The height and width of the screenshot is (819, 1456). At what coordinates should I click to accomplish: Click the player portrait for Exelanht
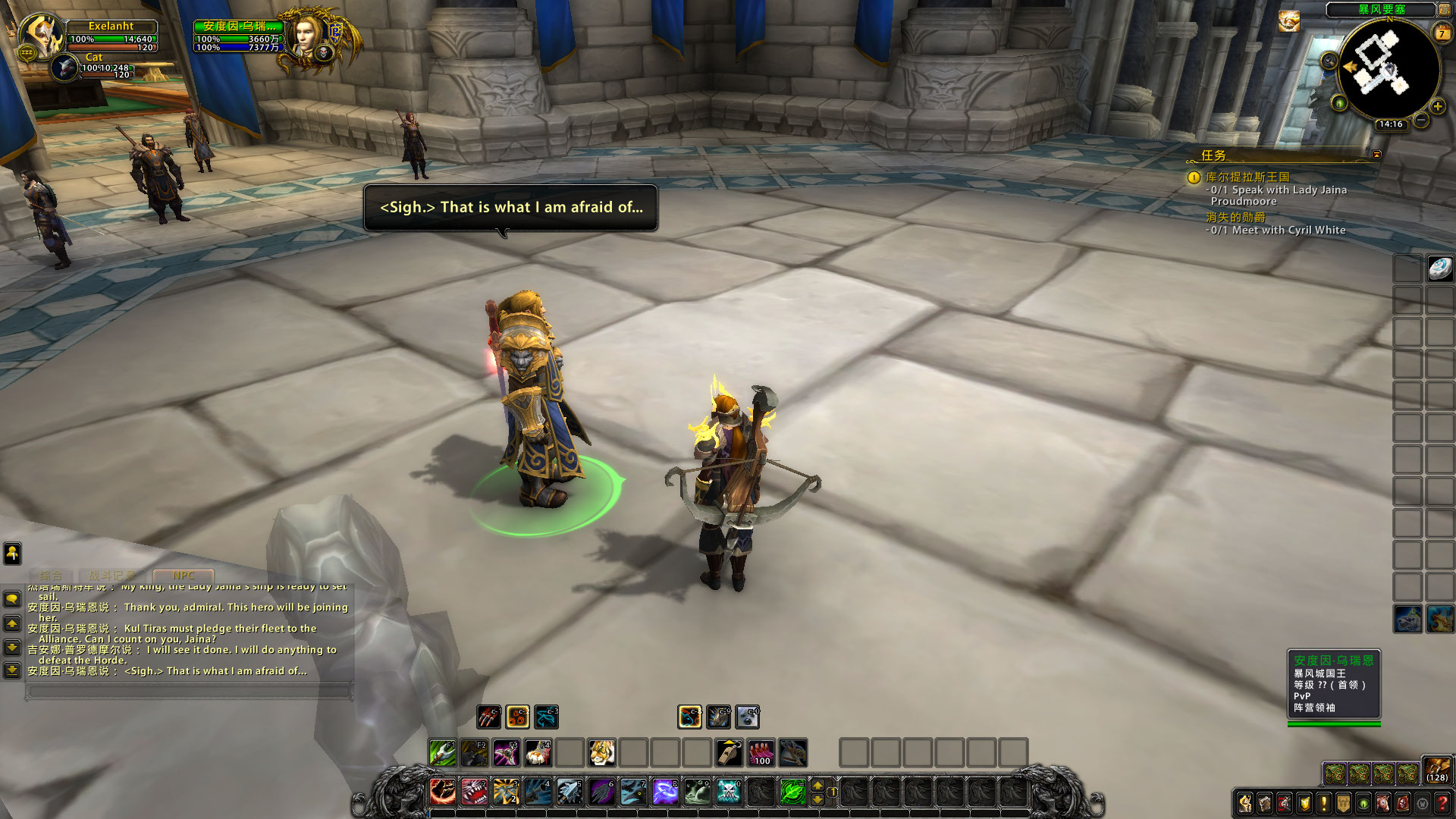click(42, 35)
